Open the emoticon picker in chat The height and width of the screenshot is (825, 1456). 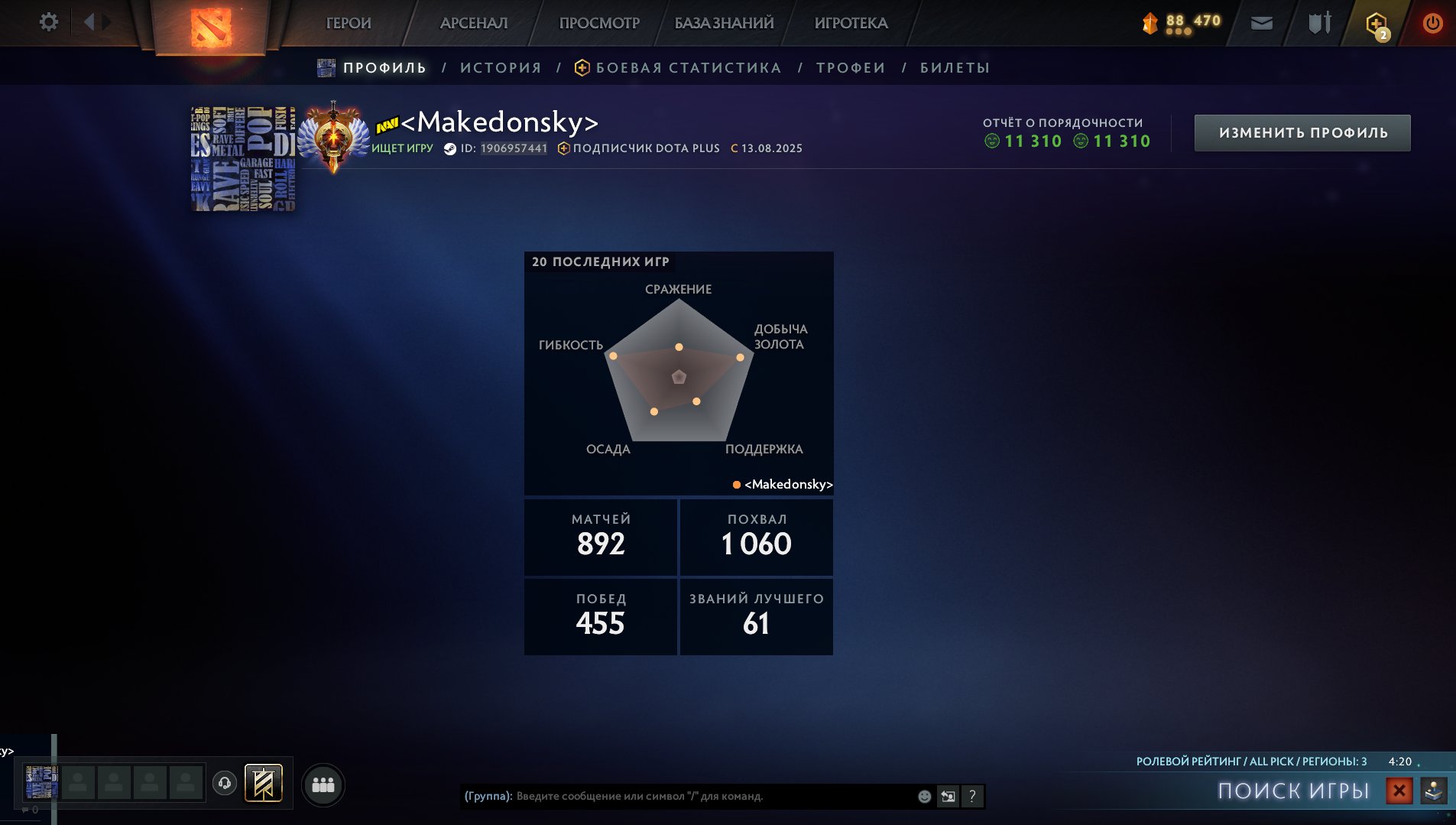click(924, 795)
